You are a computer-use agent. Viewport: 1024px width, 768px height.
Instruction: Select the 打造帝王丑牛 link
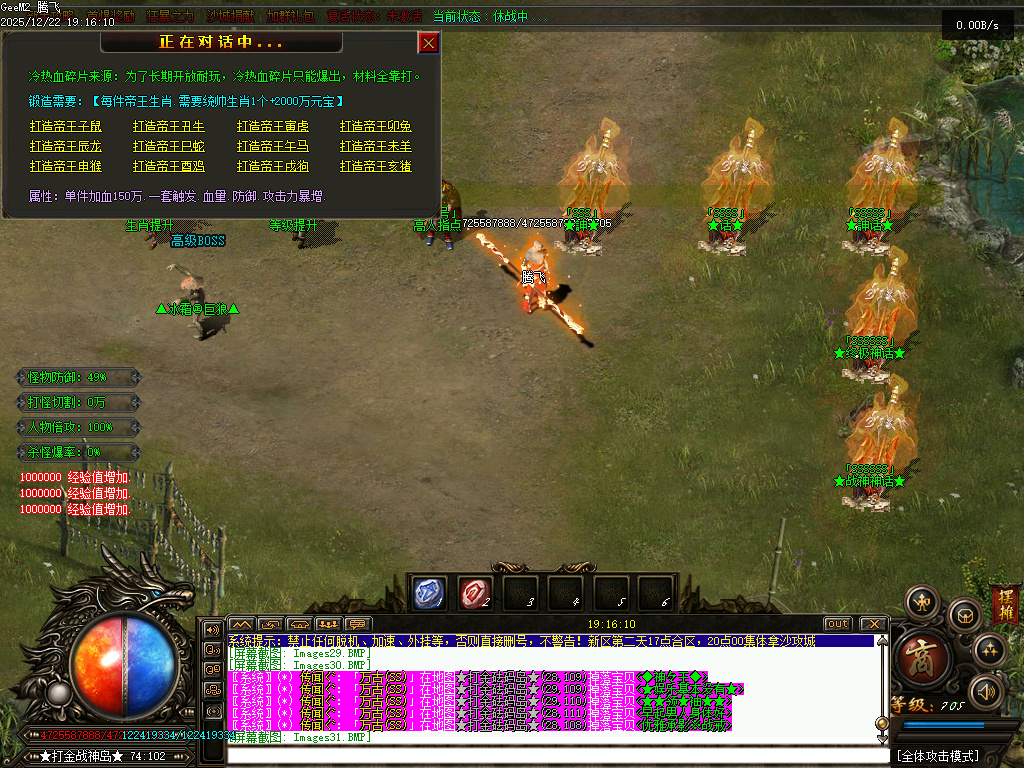169,126
